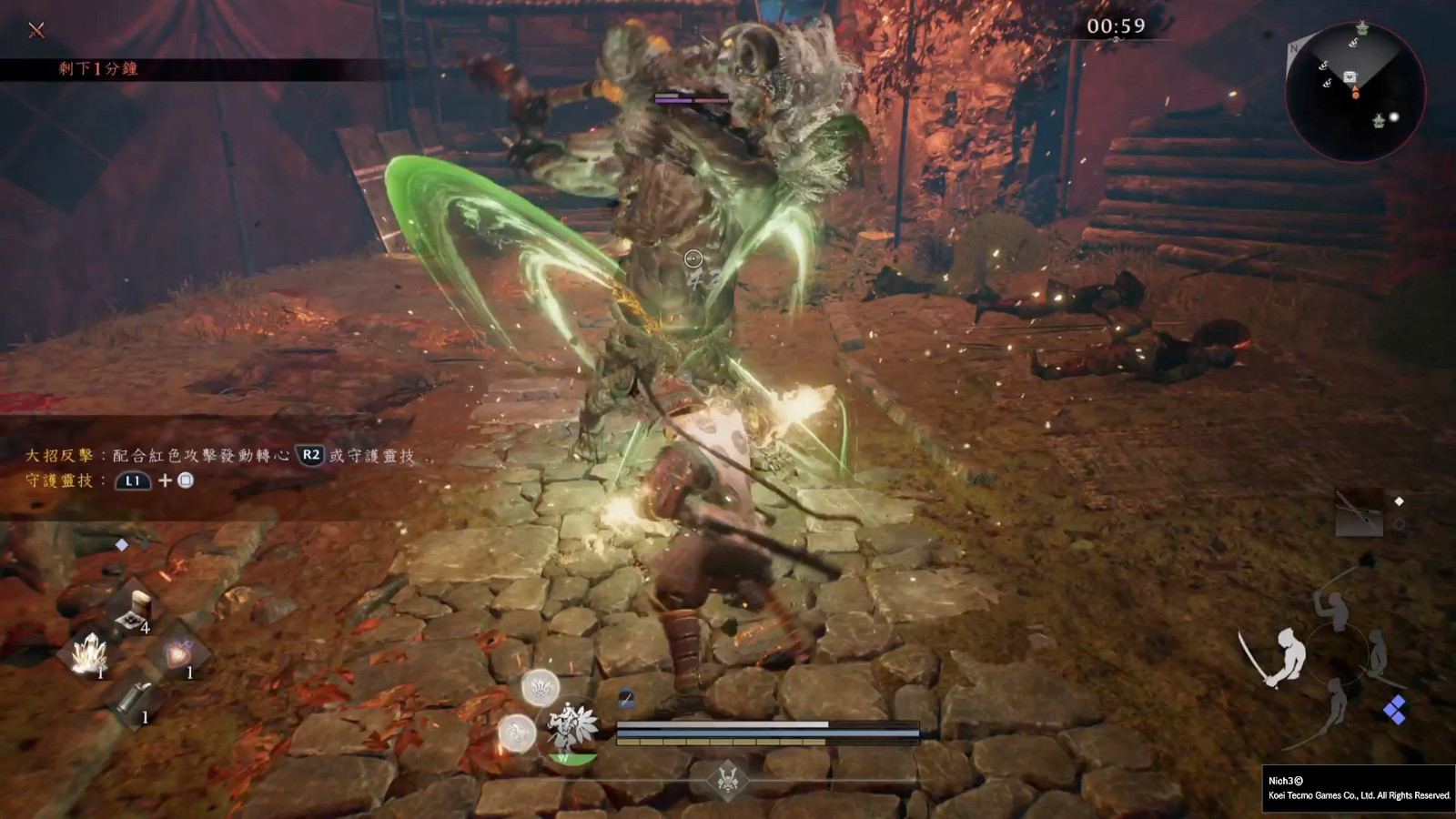Click the crossed swords icon
1456x819 pixels.
tap(36, 30)
